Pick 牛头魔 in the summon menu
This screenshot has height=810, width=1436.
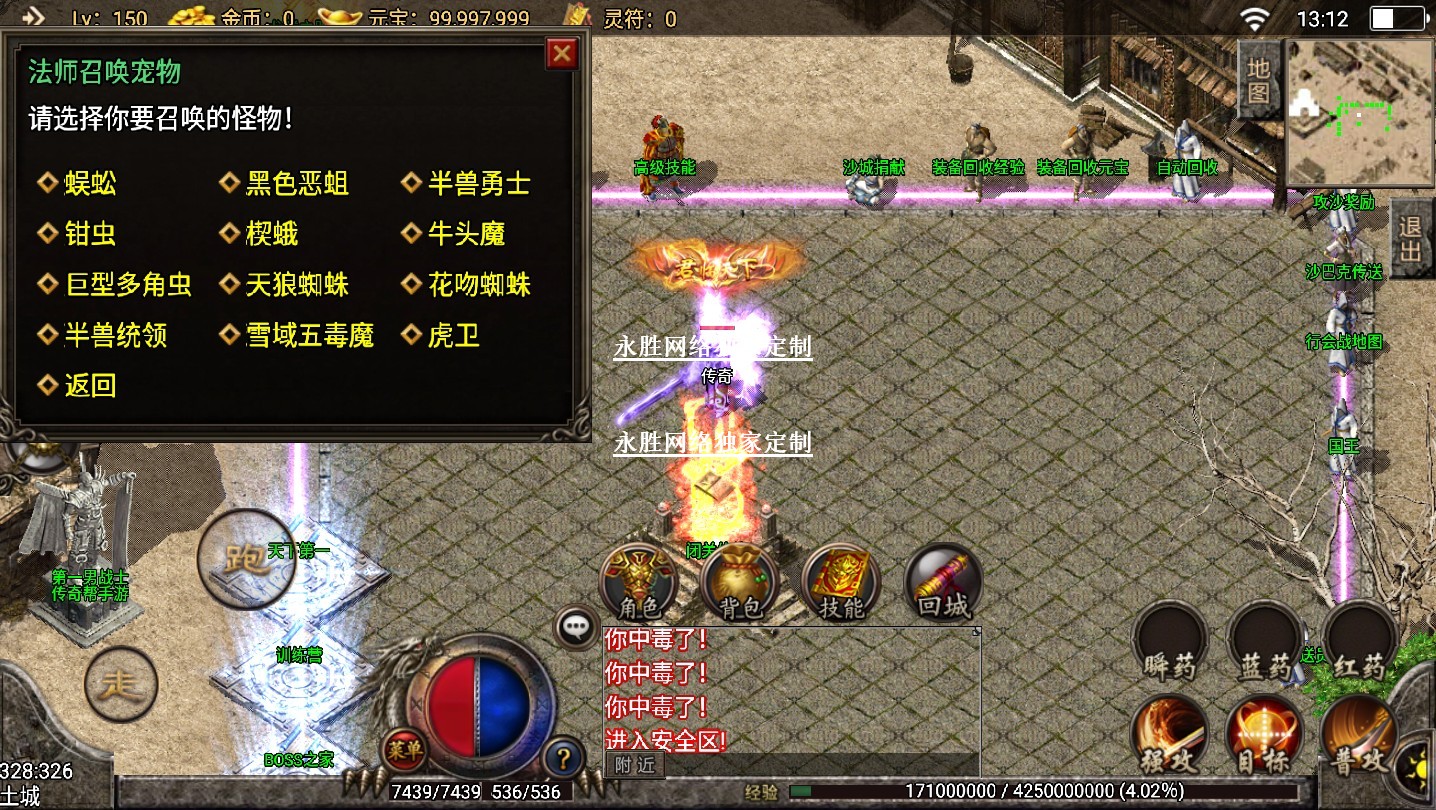pyautogui.click(x=466, y=234)
